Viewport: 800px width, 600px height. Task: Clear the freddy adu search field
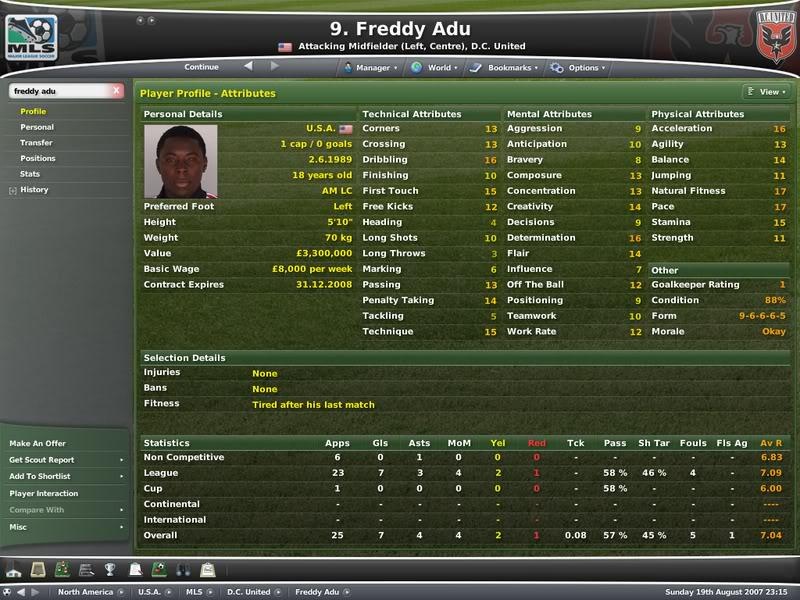point(117,91)
